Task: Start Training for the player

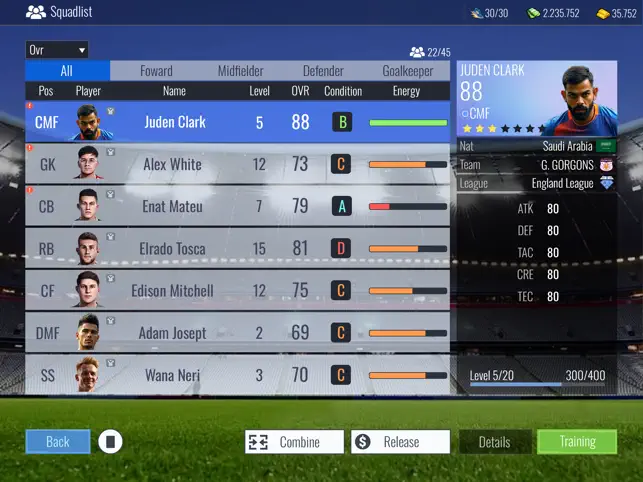Action: click(577, 442)
